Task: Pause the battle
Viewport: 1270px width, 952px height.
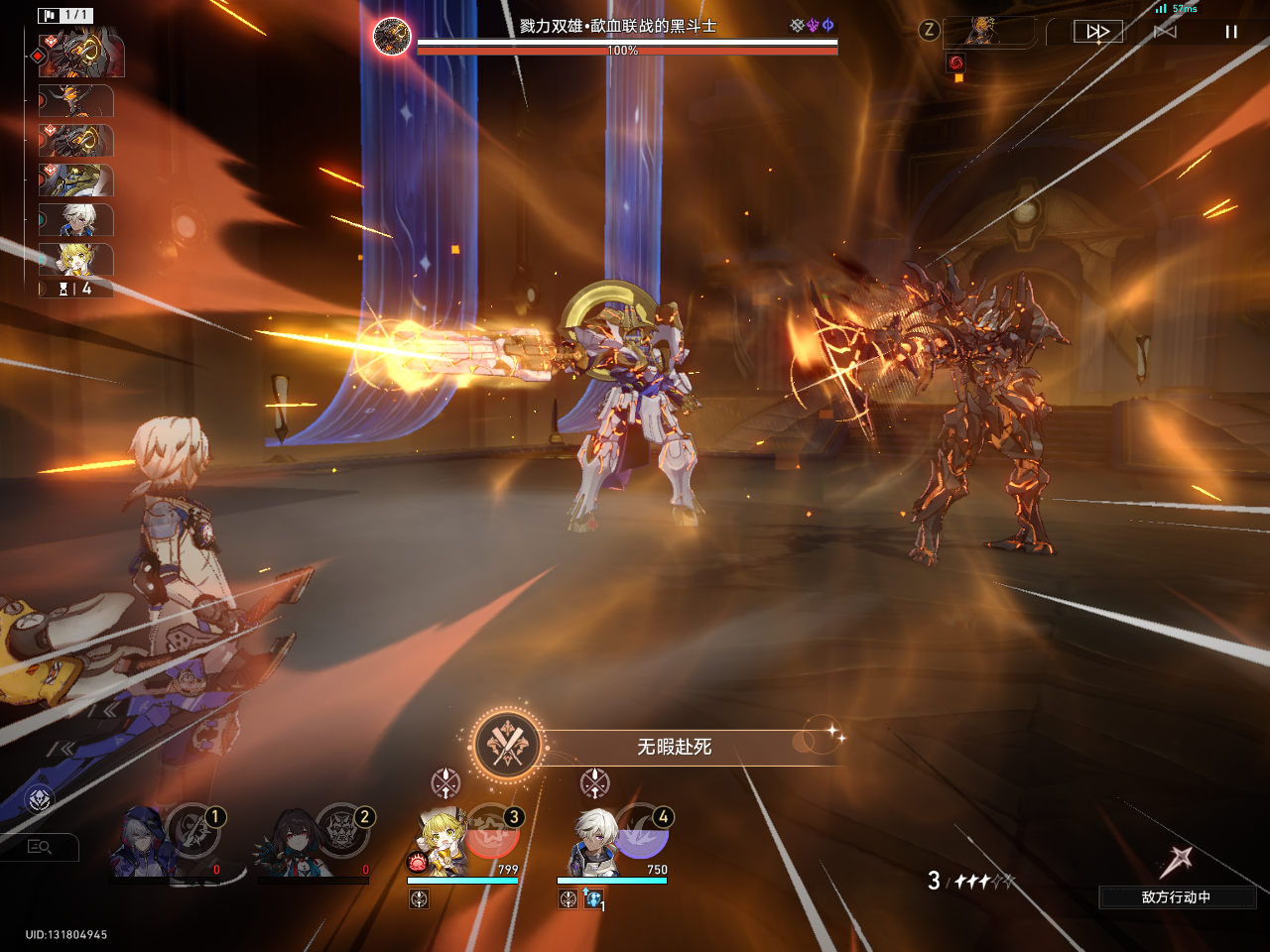Action: point(1231,32)
